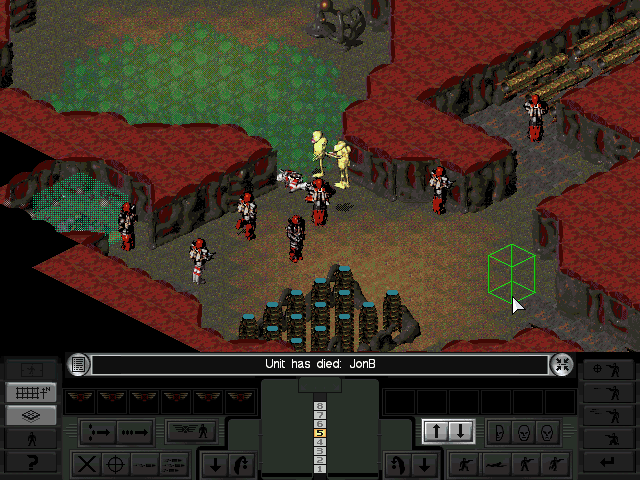Open the help question mark button
Screen dimensions: 640x480
click(31, 460)
